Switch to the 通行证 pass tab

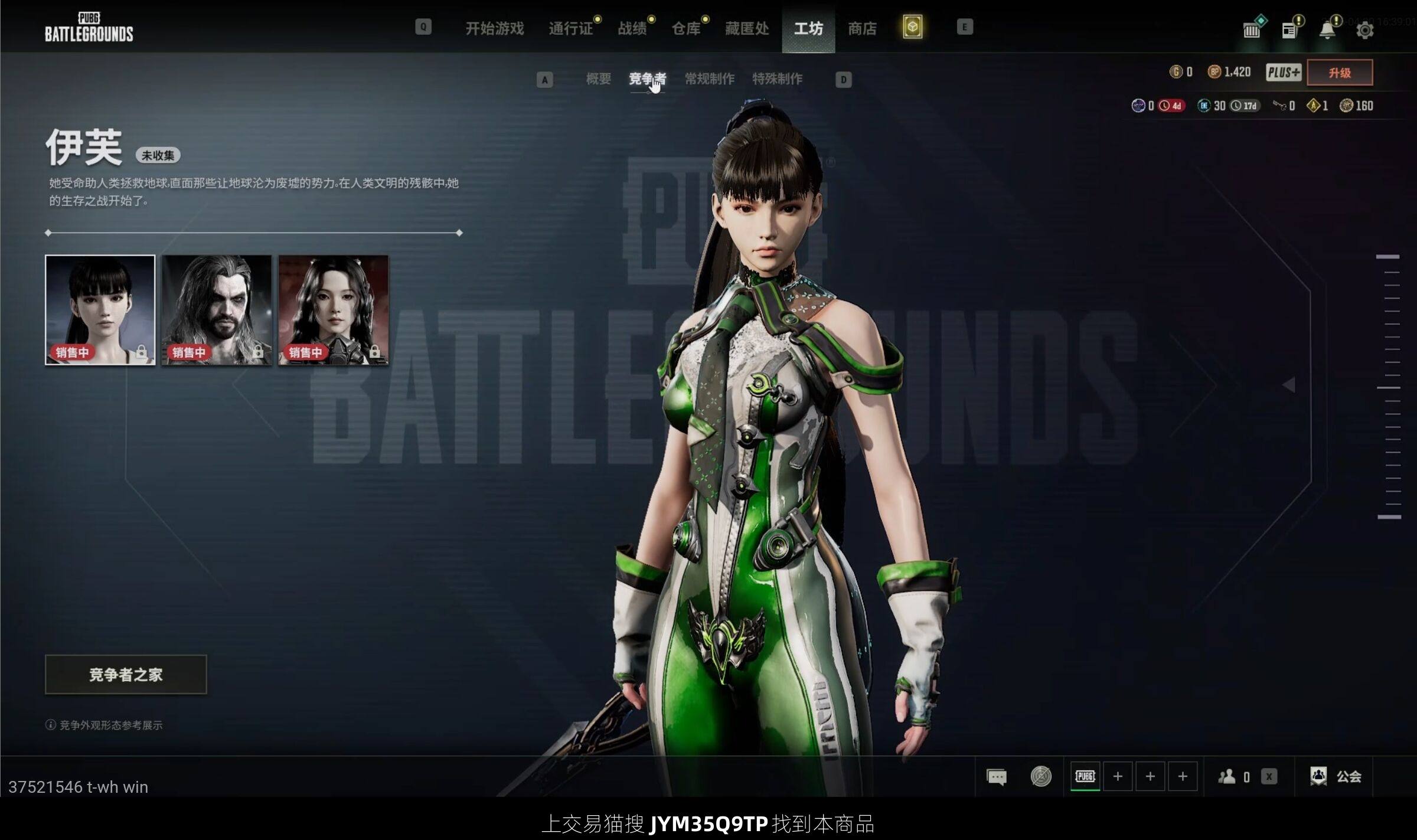click(570, 28)
